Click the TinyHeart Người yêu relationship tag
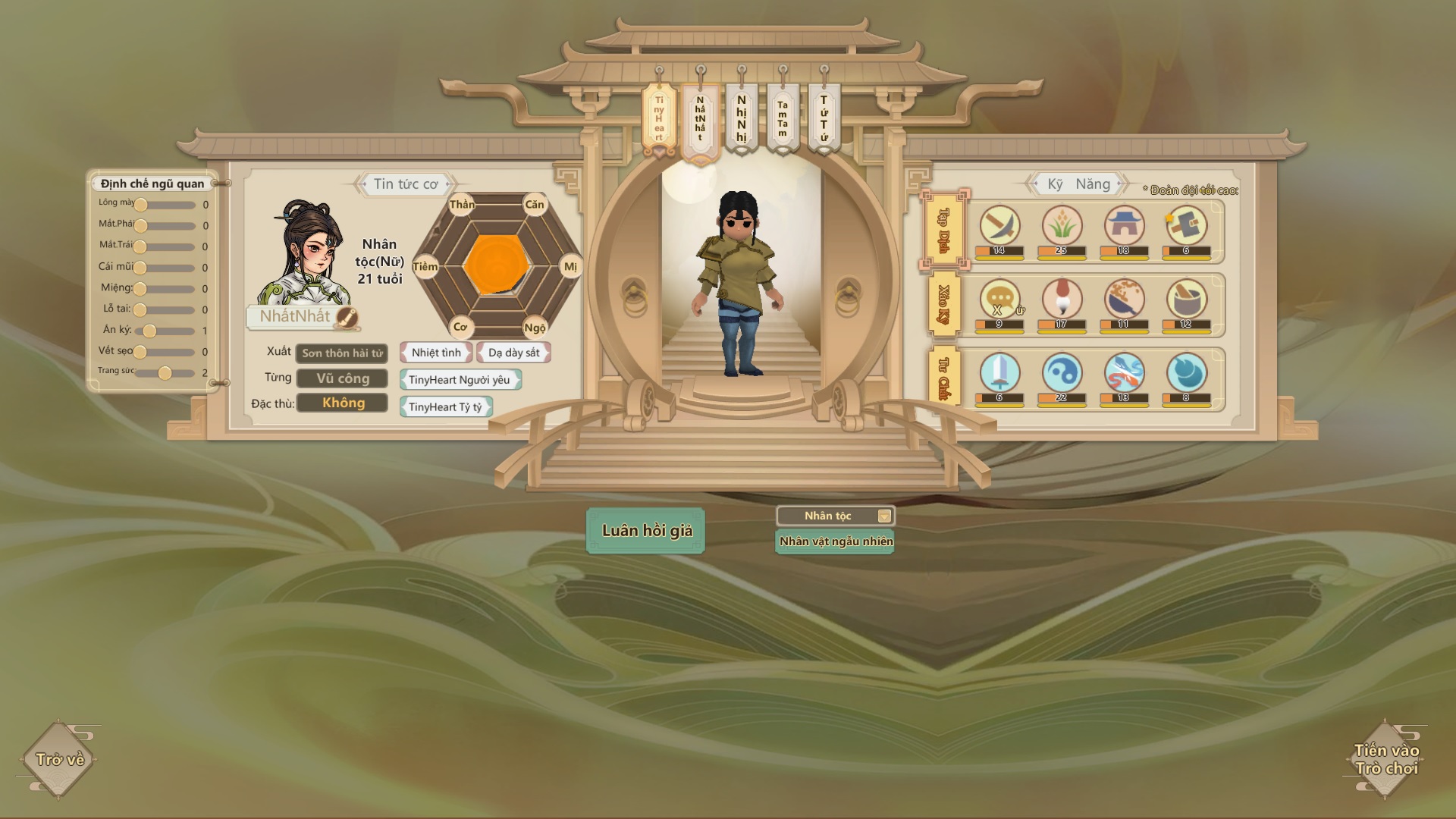The image size is (1456, 819). click(460, 380)
